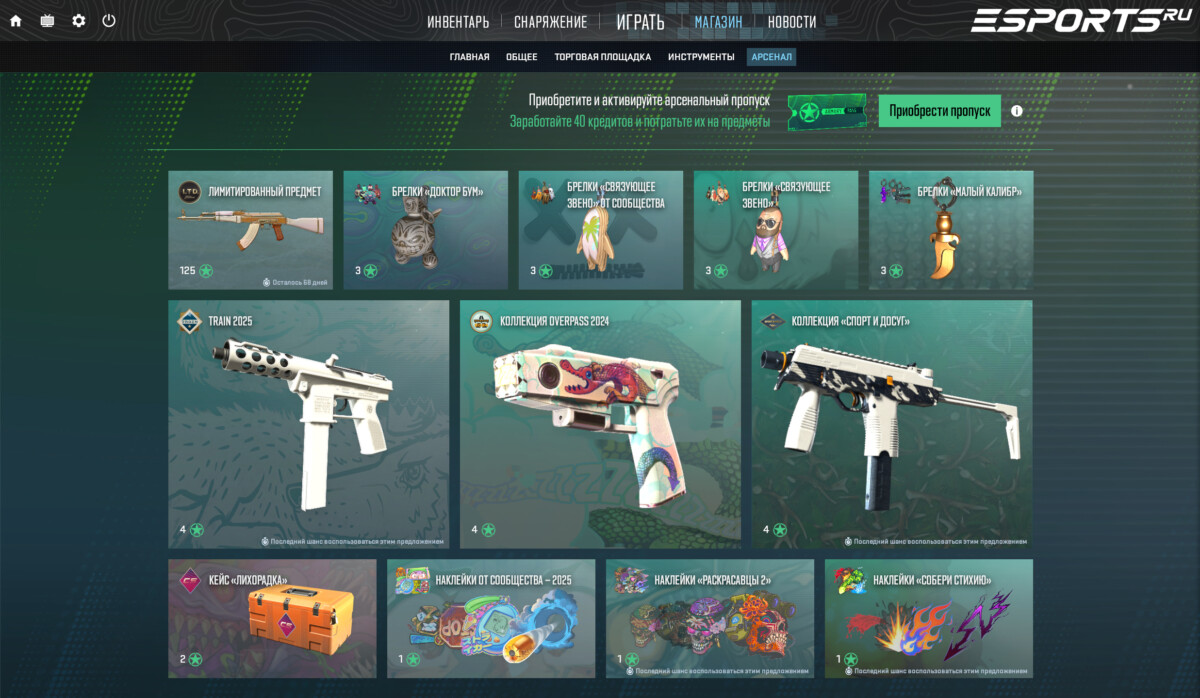Select the Коллекция OVERPASS 2024 tile
This screenshot has height=698, width=1200.
pos(600,423)
